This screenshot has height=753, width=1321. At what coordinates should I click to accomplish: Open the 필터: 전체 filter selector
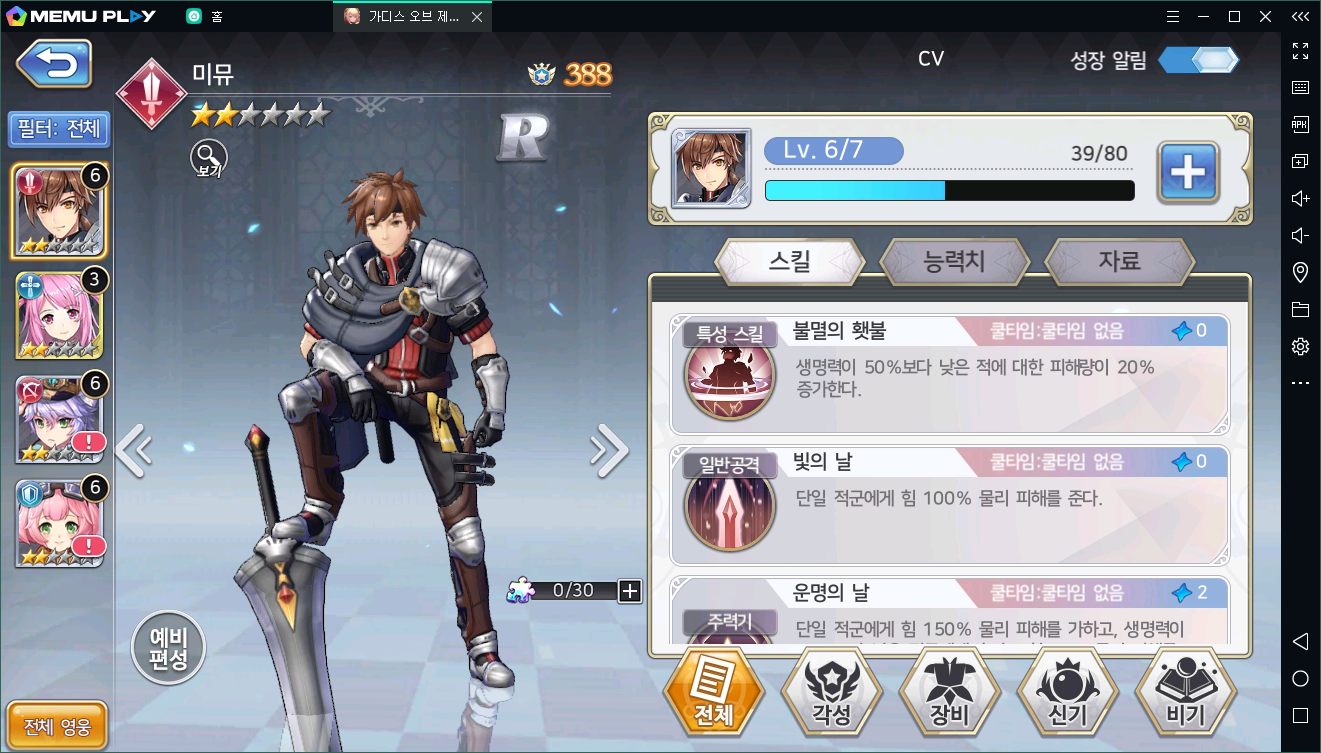[57, 129]
